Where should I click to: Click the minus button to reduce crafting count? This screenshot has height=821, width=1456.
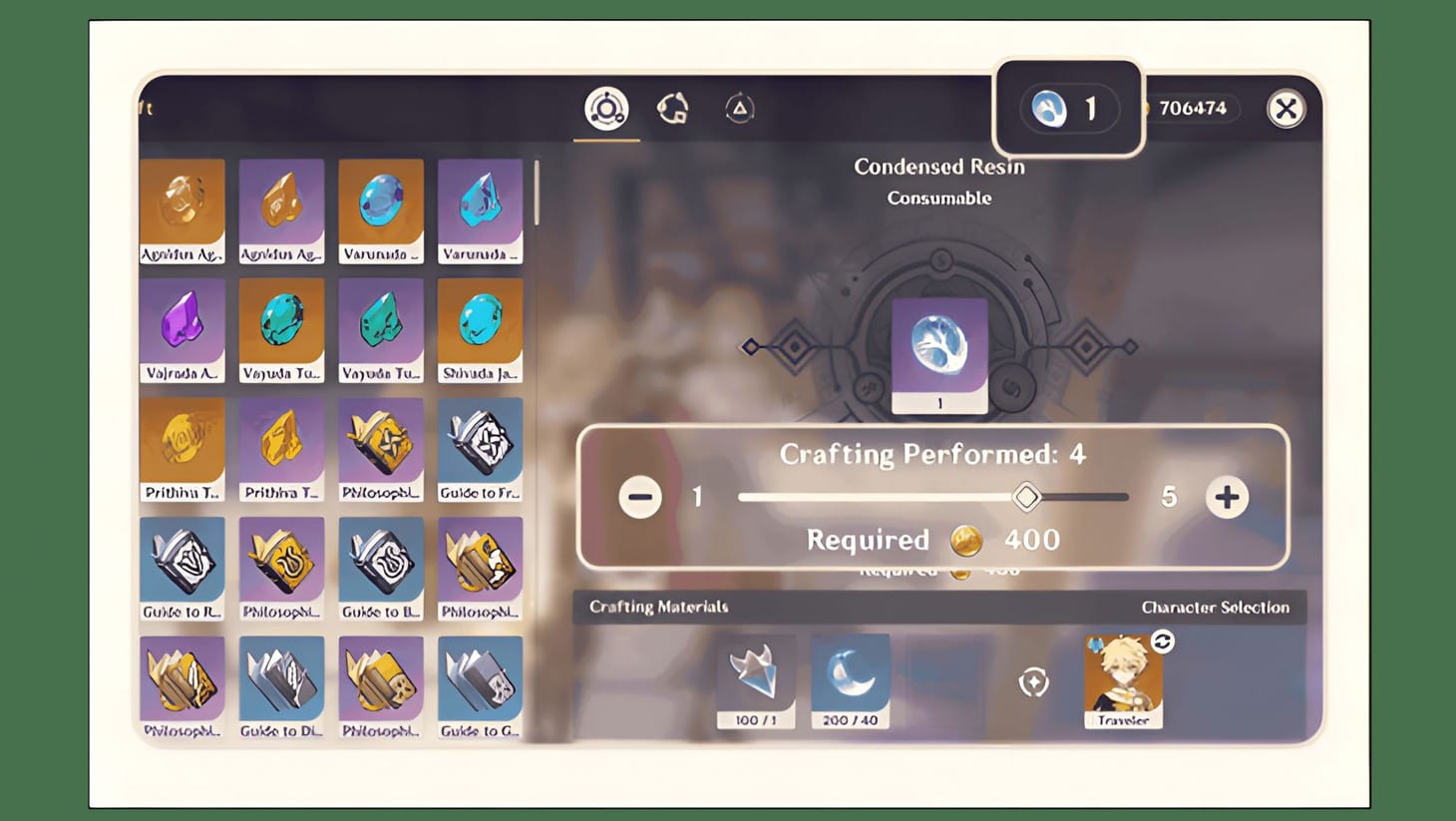(x=639, y=497)
